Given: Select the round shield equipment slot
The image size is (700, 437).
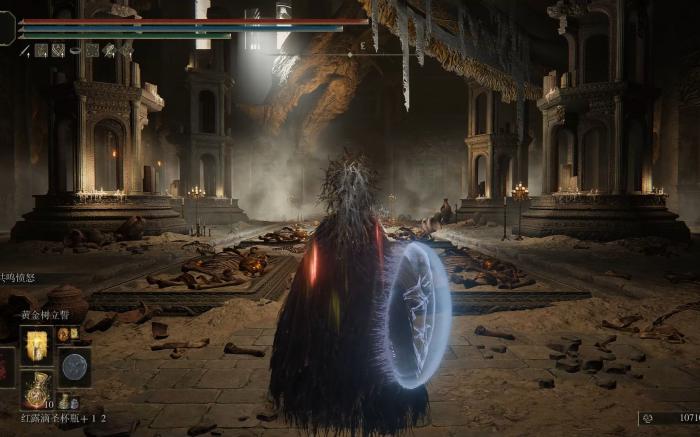Looking at the screenshot, I should point(74,367).
